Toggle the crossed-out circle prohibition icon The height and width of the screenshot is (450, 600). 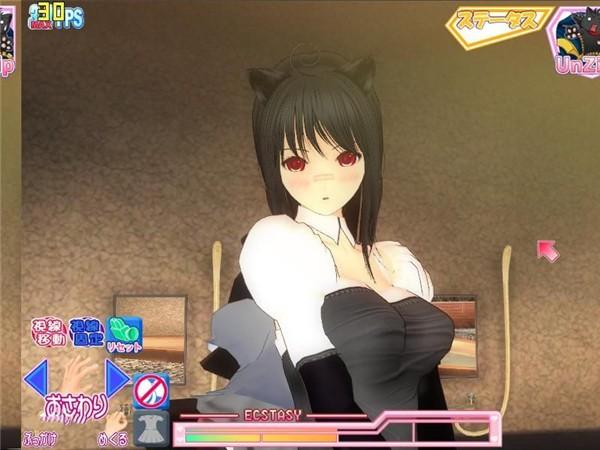click(x=150, y=389)
